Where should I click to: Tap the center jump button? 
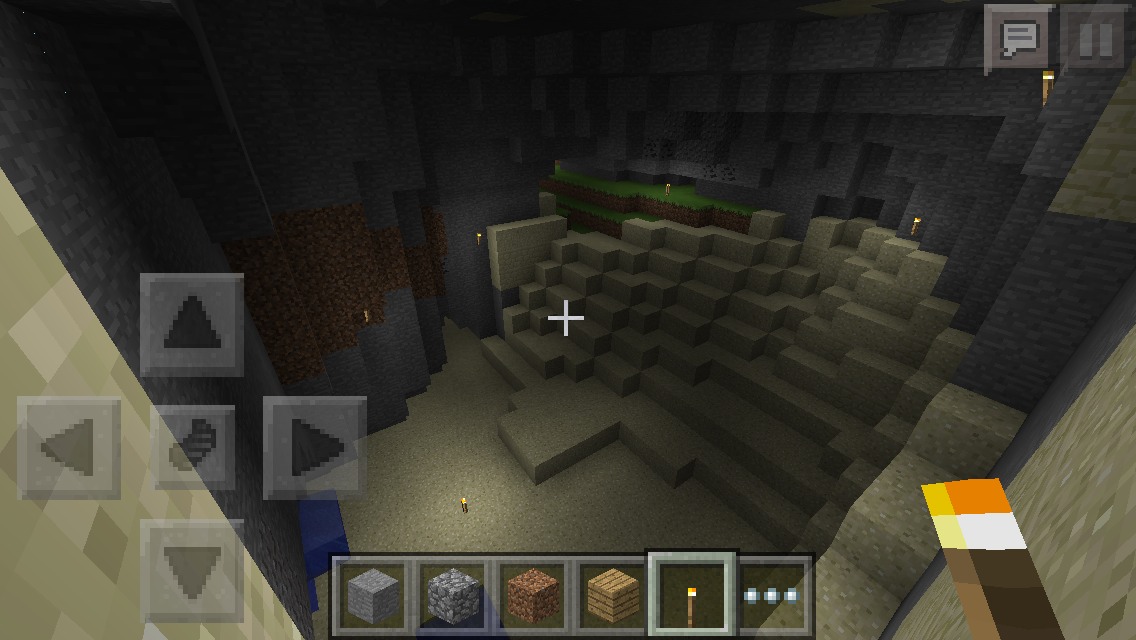192,447
